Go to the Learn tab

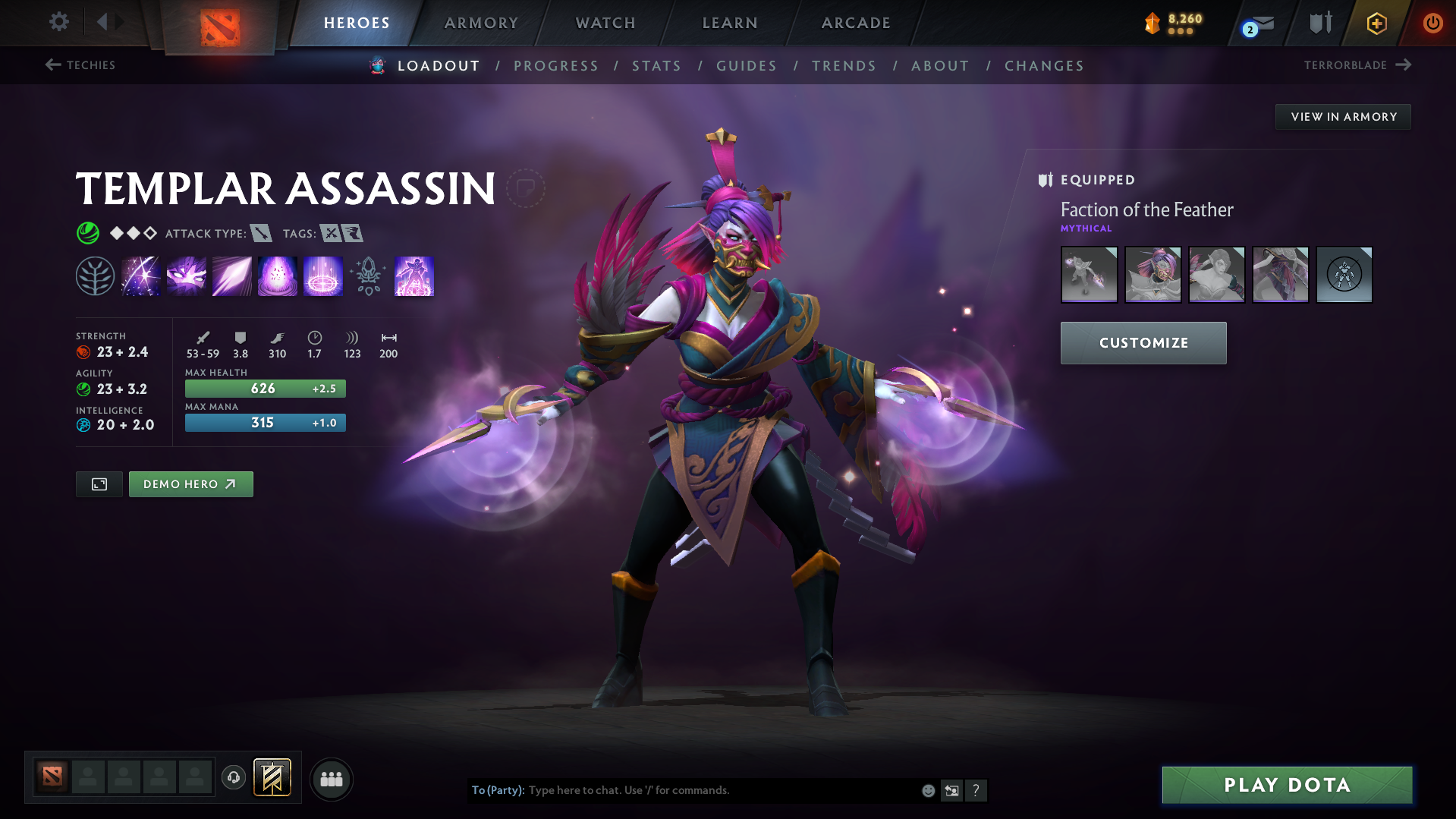730,23
